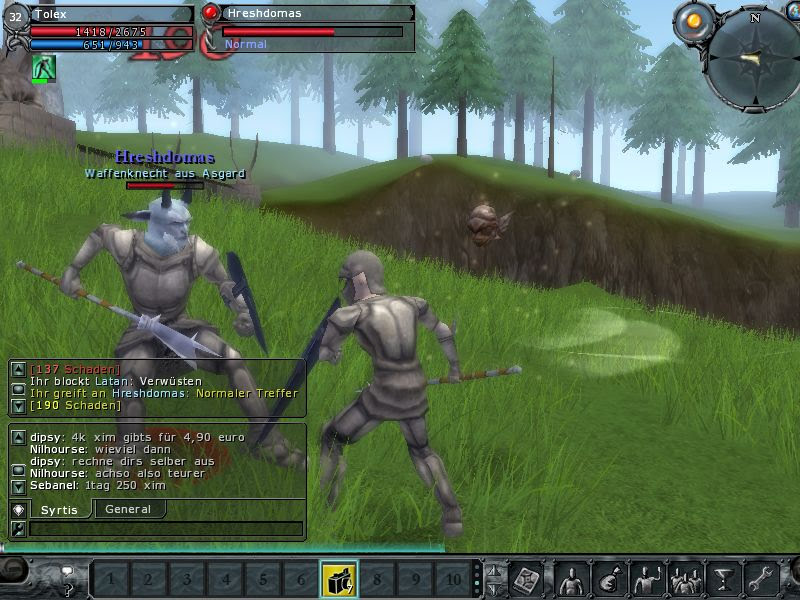Switch to the Syrtis chat tab
This screenshot has height=600, width=800.
tap(59, 510)
